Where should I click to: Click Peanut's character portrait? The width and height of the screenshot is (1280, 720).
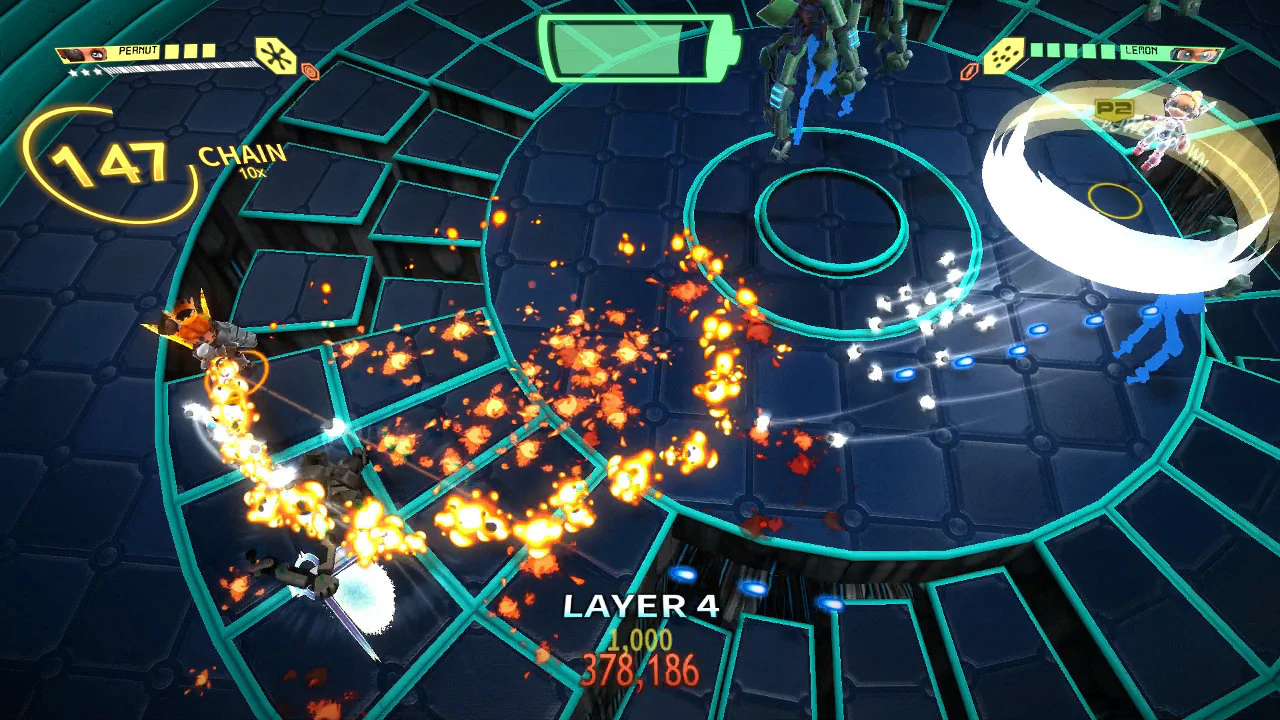[x=82, y=55]
